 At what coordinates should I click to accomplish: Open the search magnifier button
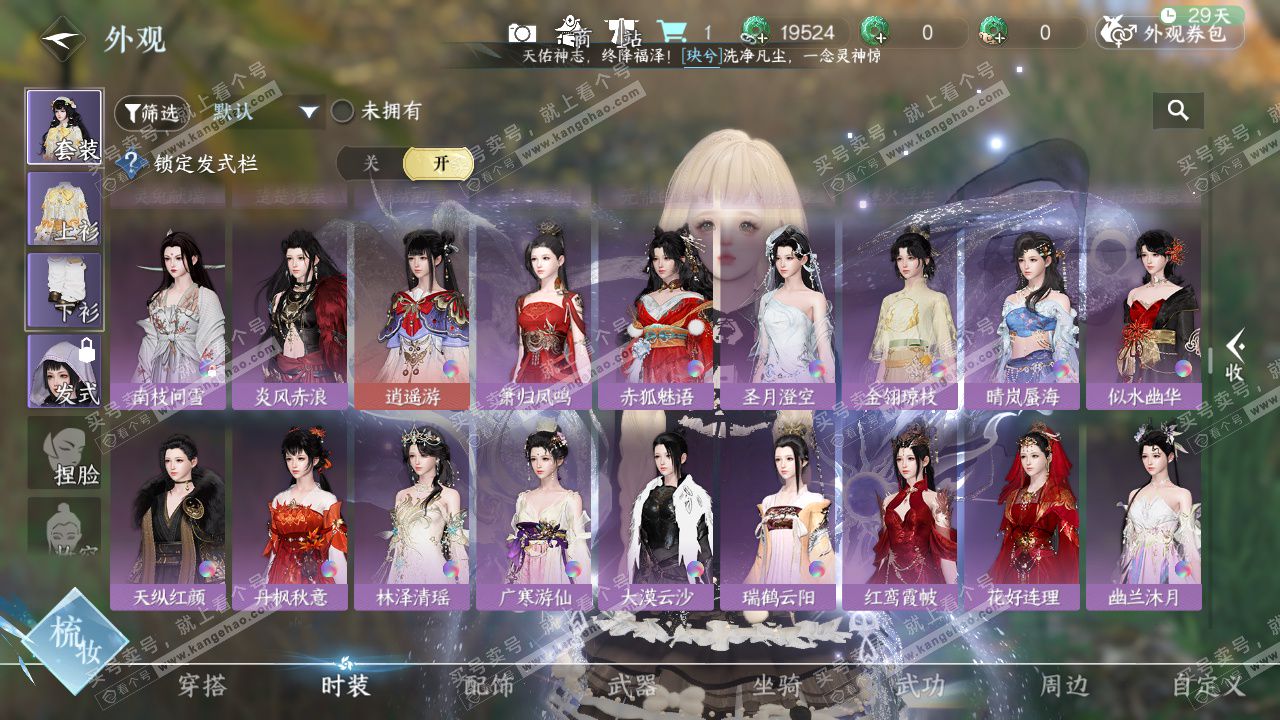1178,111
